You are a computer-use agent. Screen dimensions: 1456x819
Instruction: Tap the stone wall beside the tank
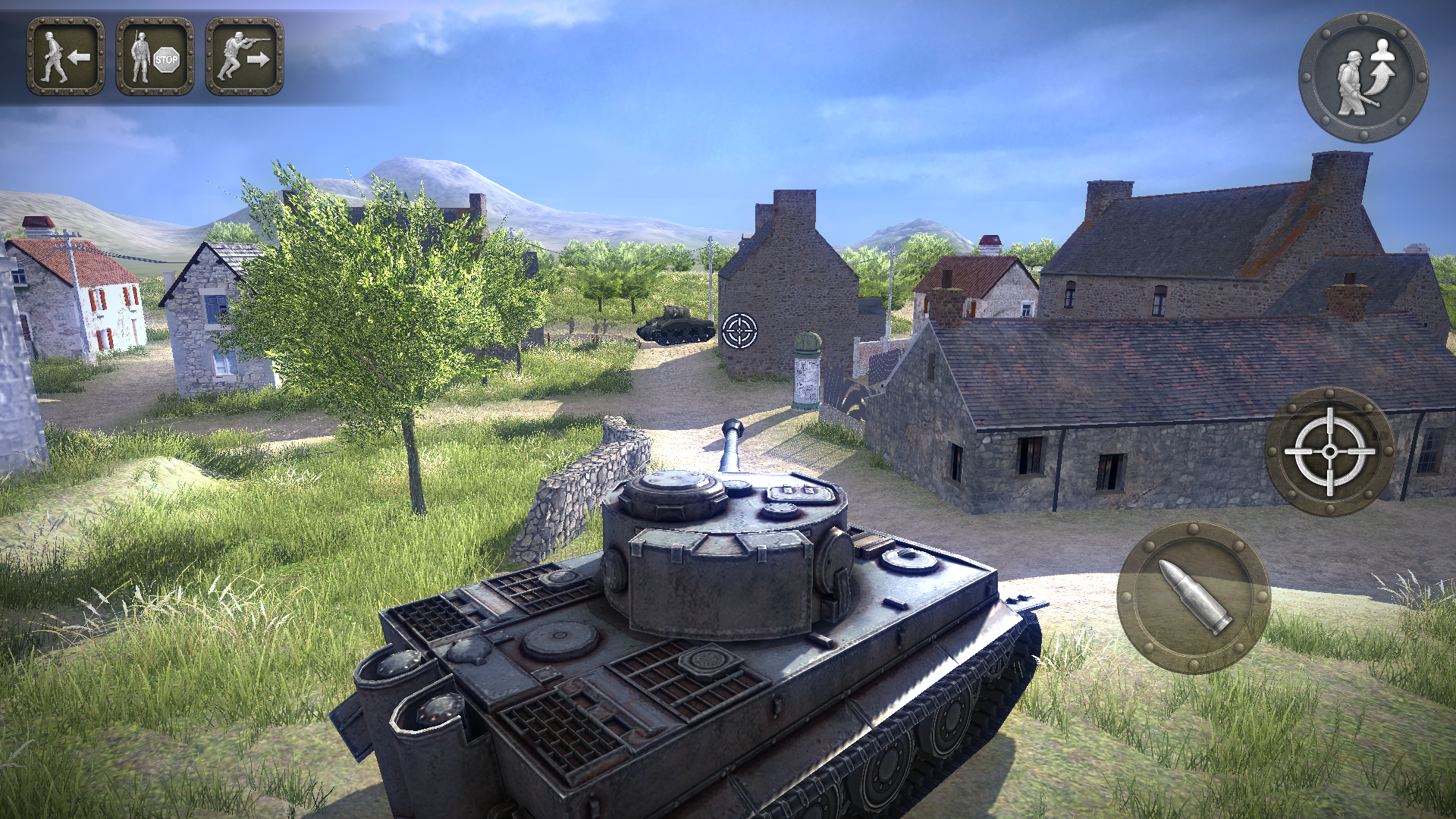(x=584, y=485)
